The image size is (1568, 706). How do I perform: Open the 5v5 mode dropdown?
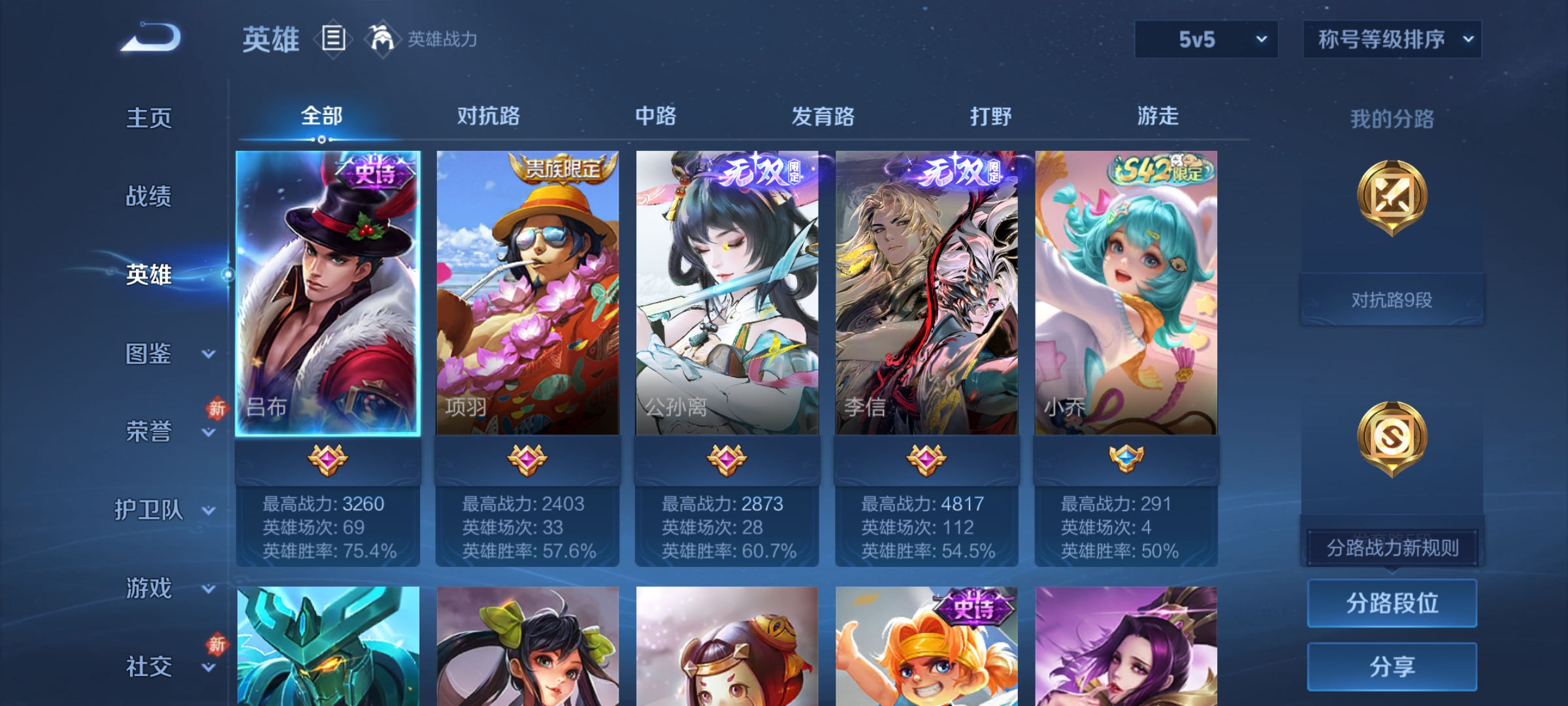click(1205, 39)
